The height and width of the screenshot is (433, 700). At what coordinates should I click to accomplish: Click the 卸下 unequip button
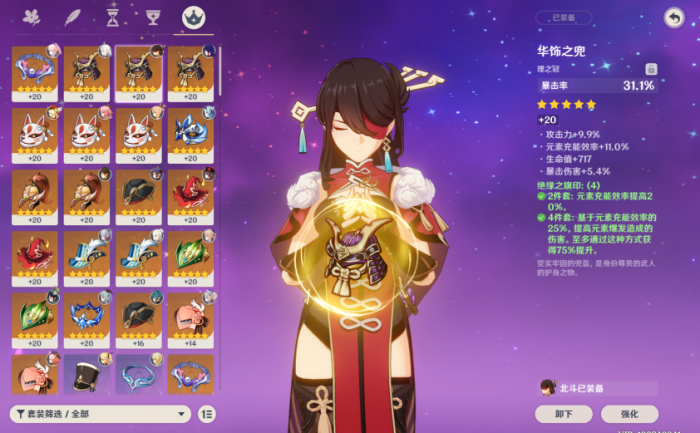(x=562, y=413)
